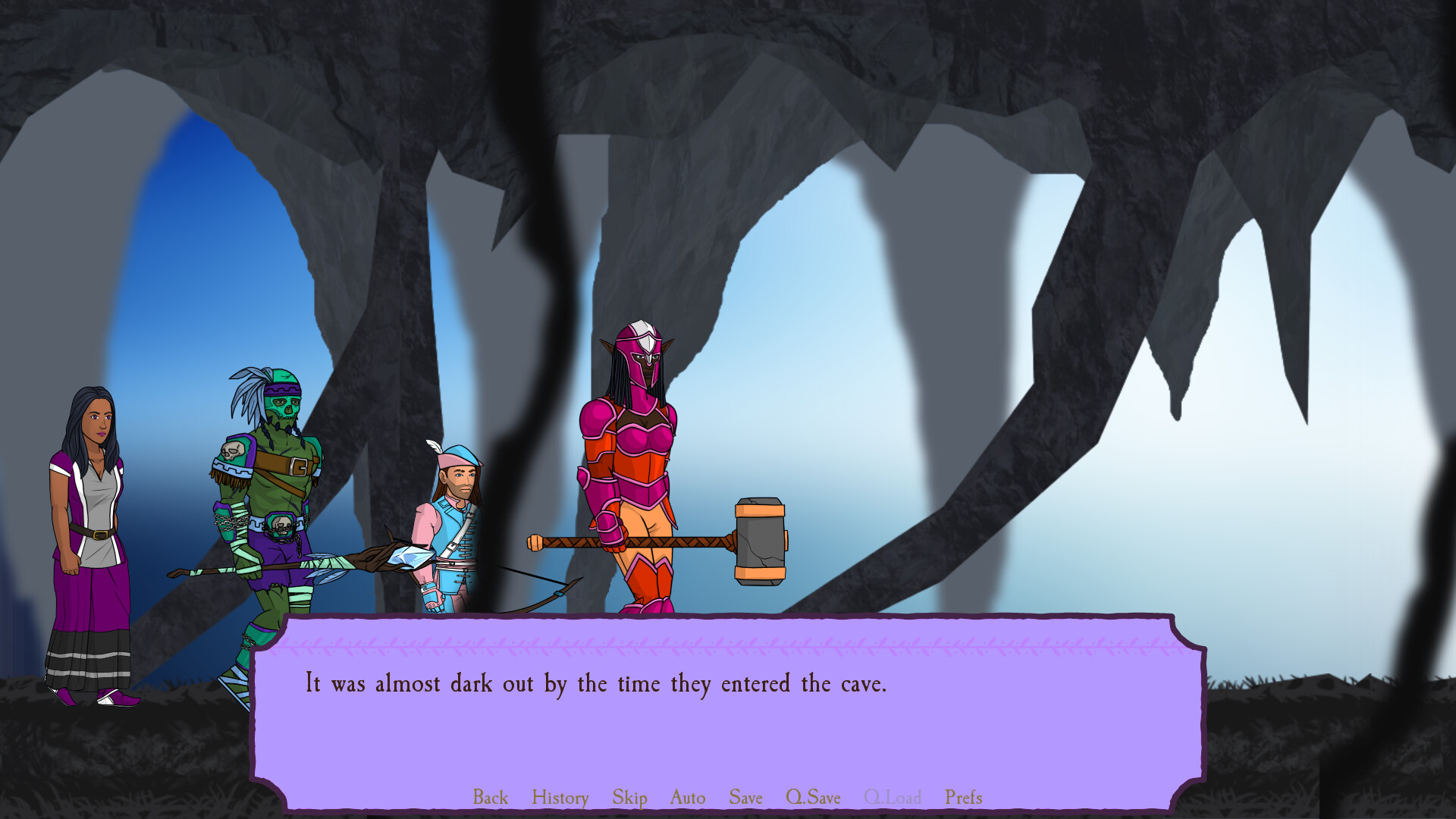
Task: Toggle Auto advance mode
Action: pos(687,797)
